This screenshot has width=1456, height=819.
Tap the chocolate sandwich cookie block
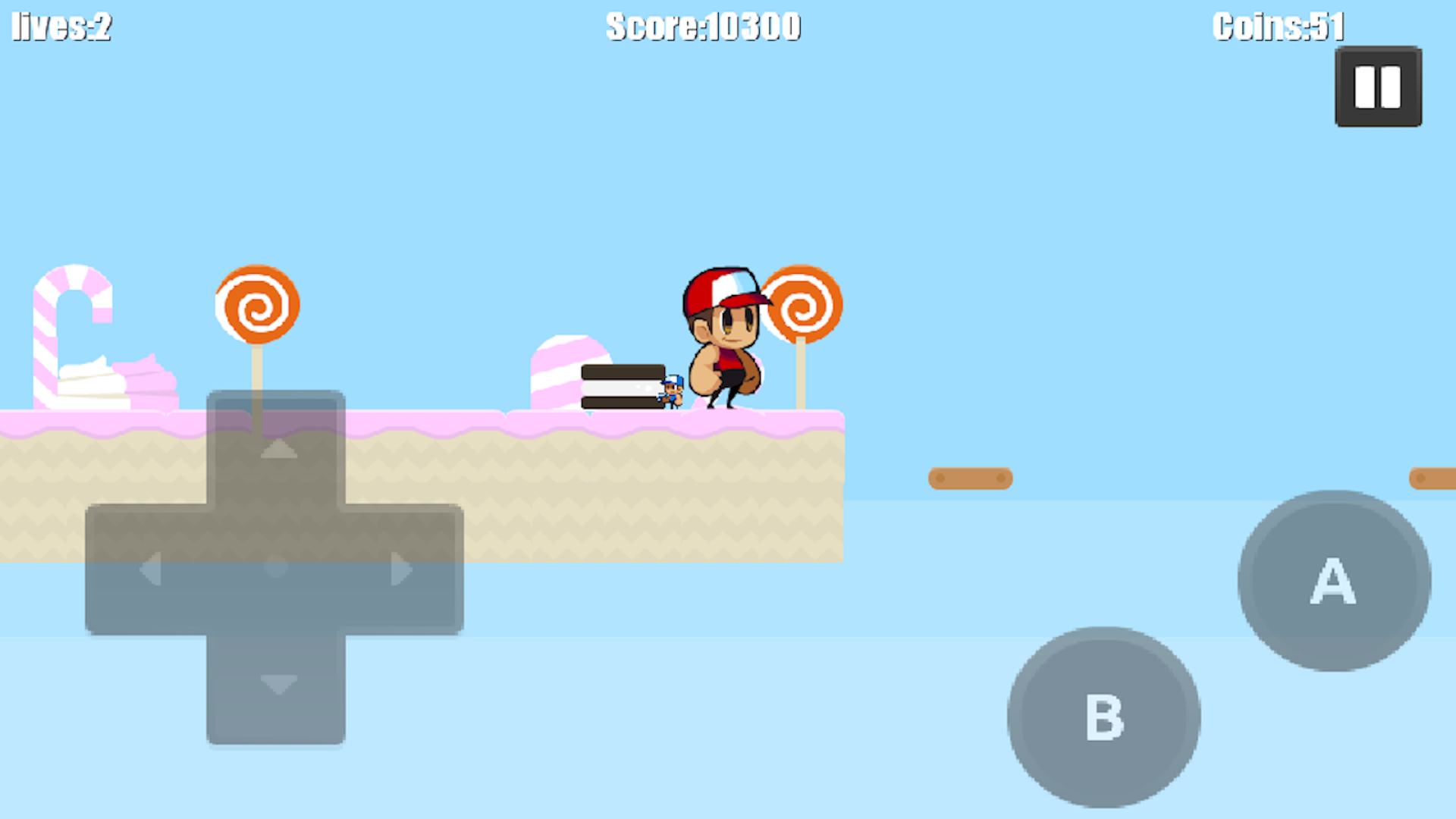click(x=623, y=387)
